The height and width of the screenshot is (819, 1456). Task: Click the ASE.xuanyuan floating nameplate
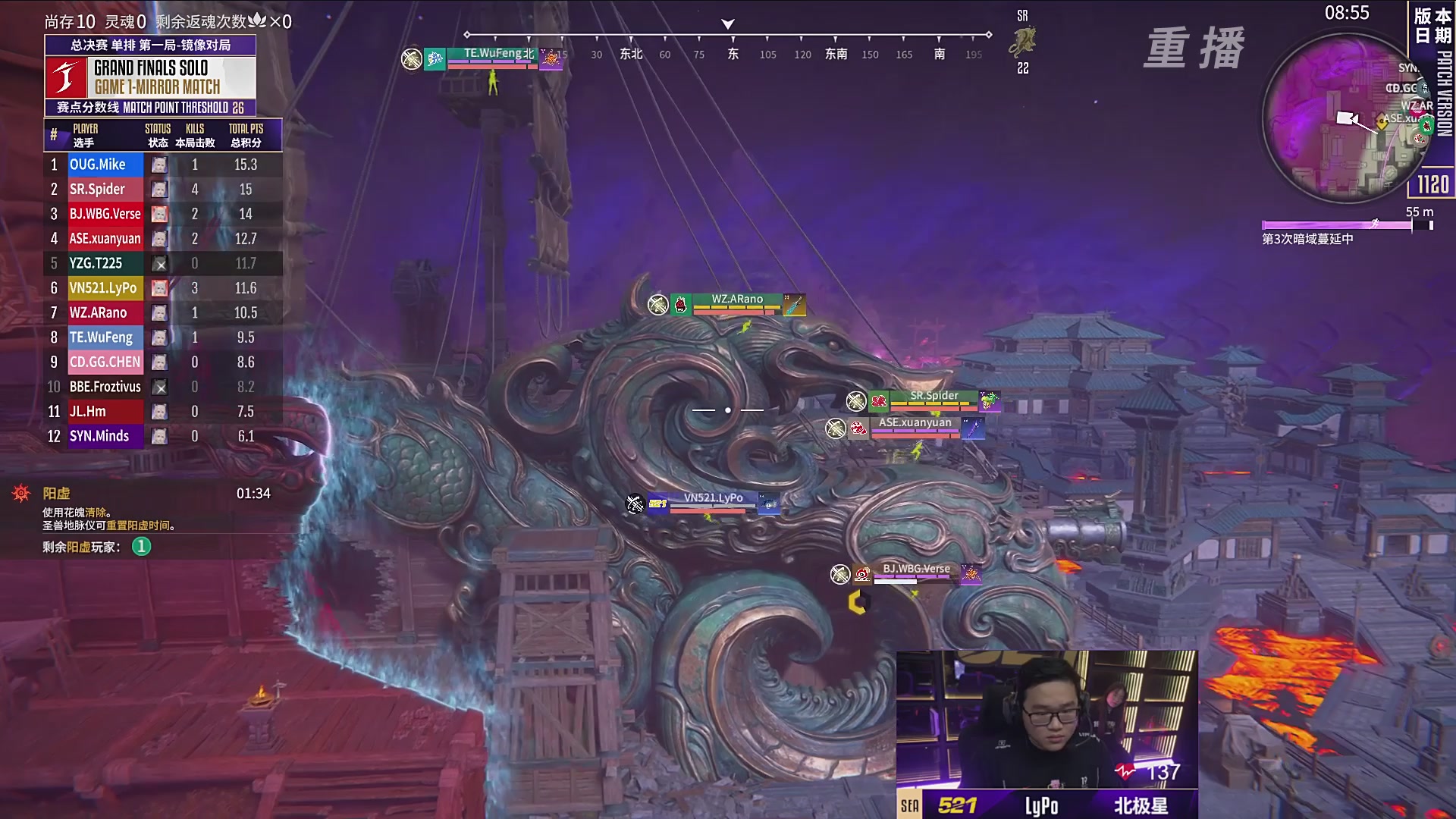click(x=915, y=427)
